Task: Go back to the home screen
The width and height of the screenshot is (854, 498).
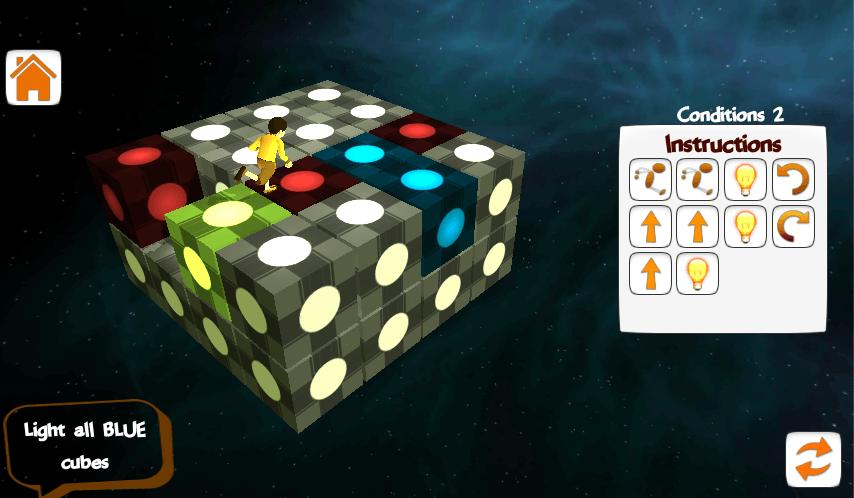Action: [33, 77]
